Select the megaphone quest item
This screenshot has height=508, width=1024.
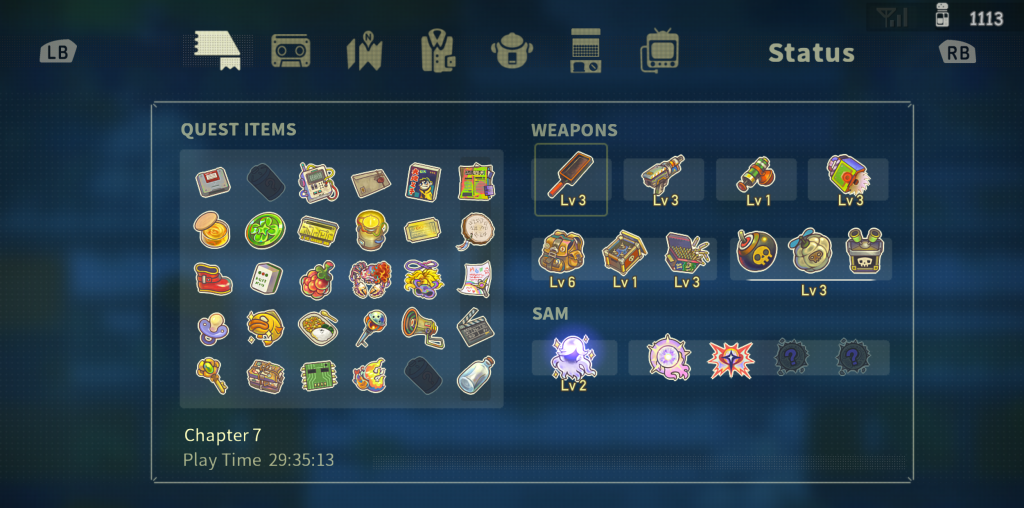422,326
